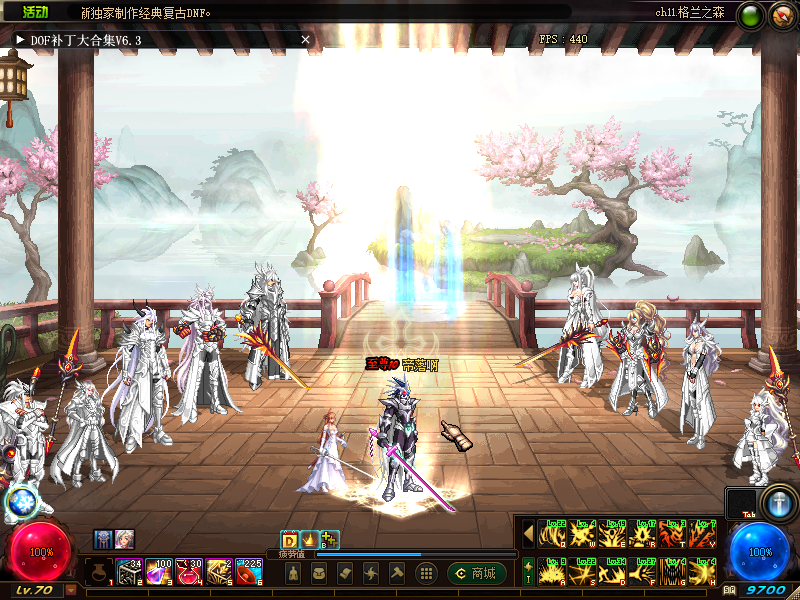800x600 pixels.
Task: Use the purple crystal item in slot 3
Action: click(x=159, y=571)
